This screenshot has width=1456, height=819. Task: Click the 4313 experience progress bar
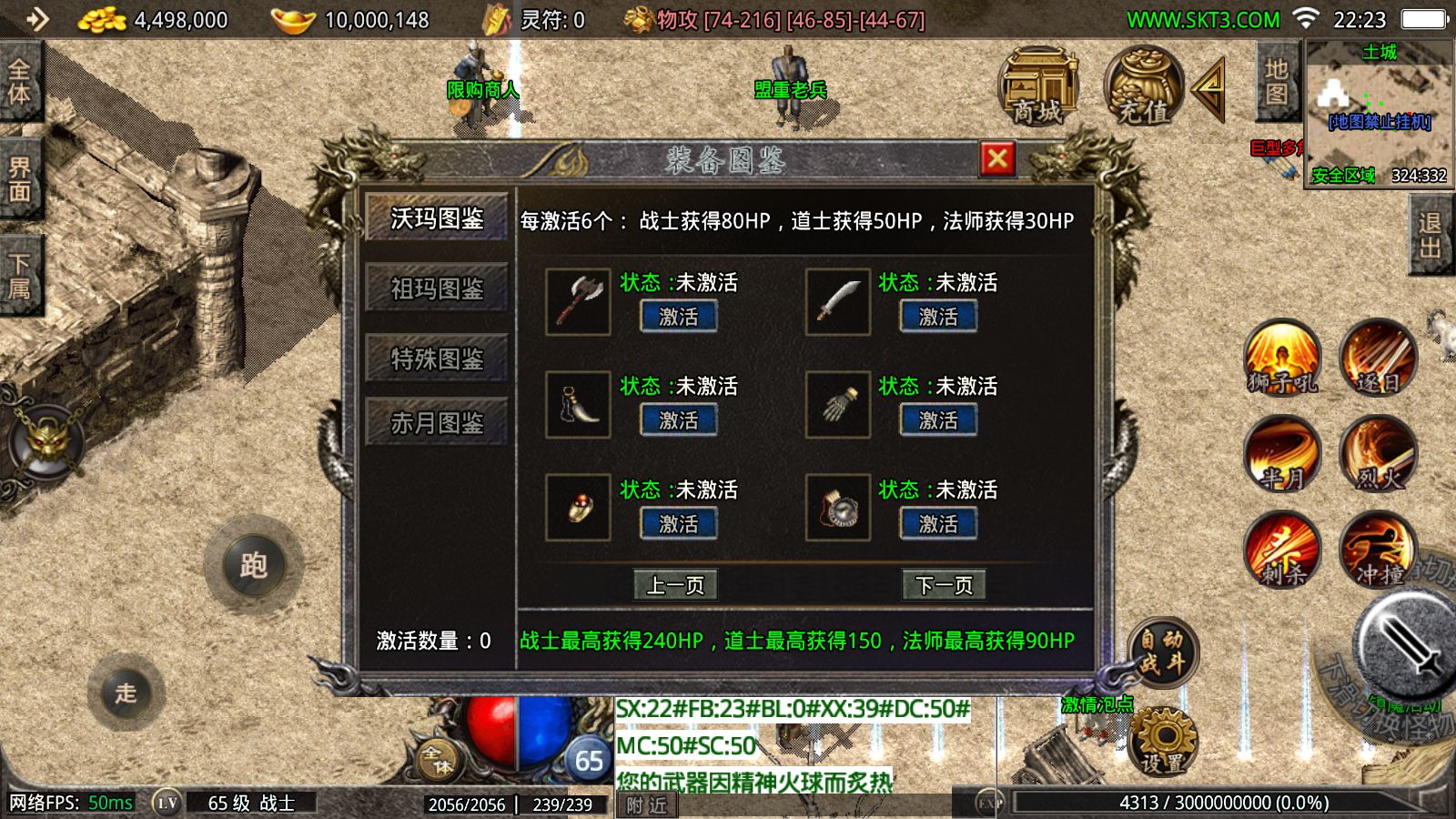[x=1219, y=802]
